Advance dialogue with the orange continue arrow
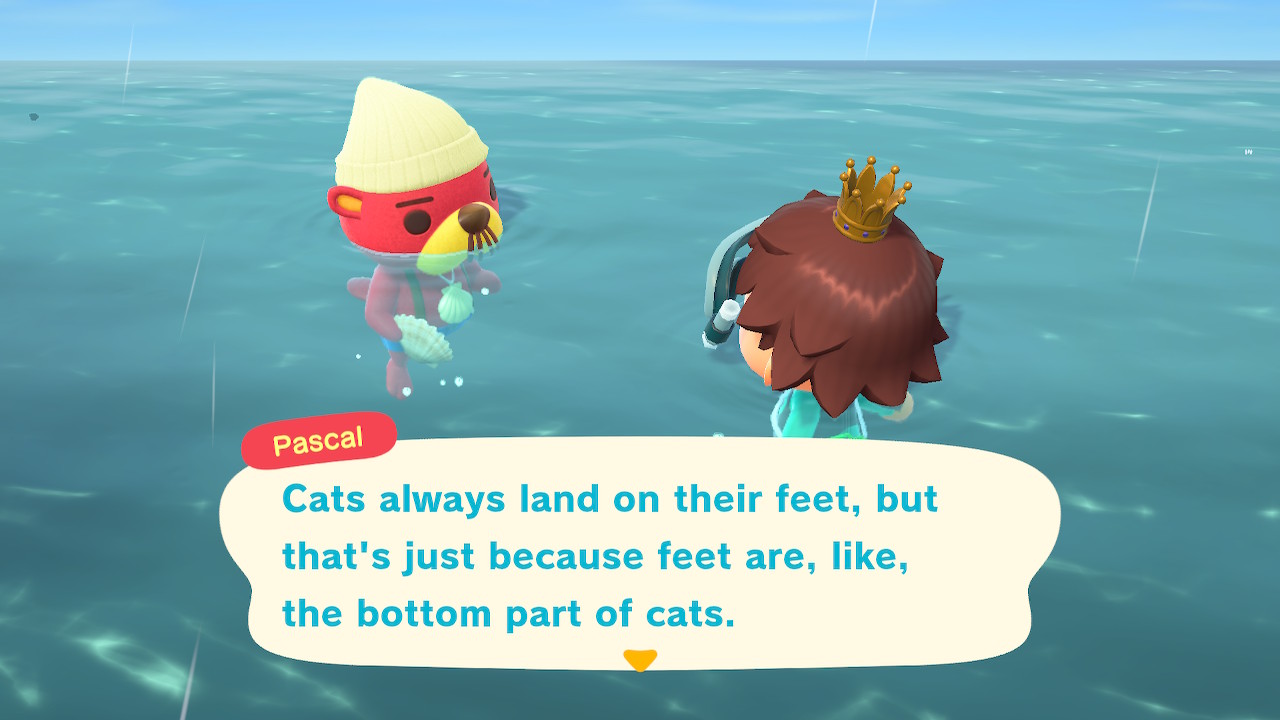Image resolution: width=1280 pixels, height=720 pixels. click(639, 660)
